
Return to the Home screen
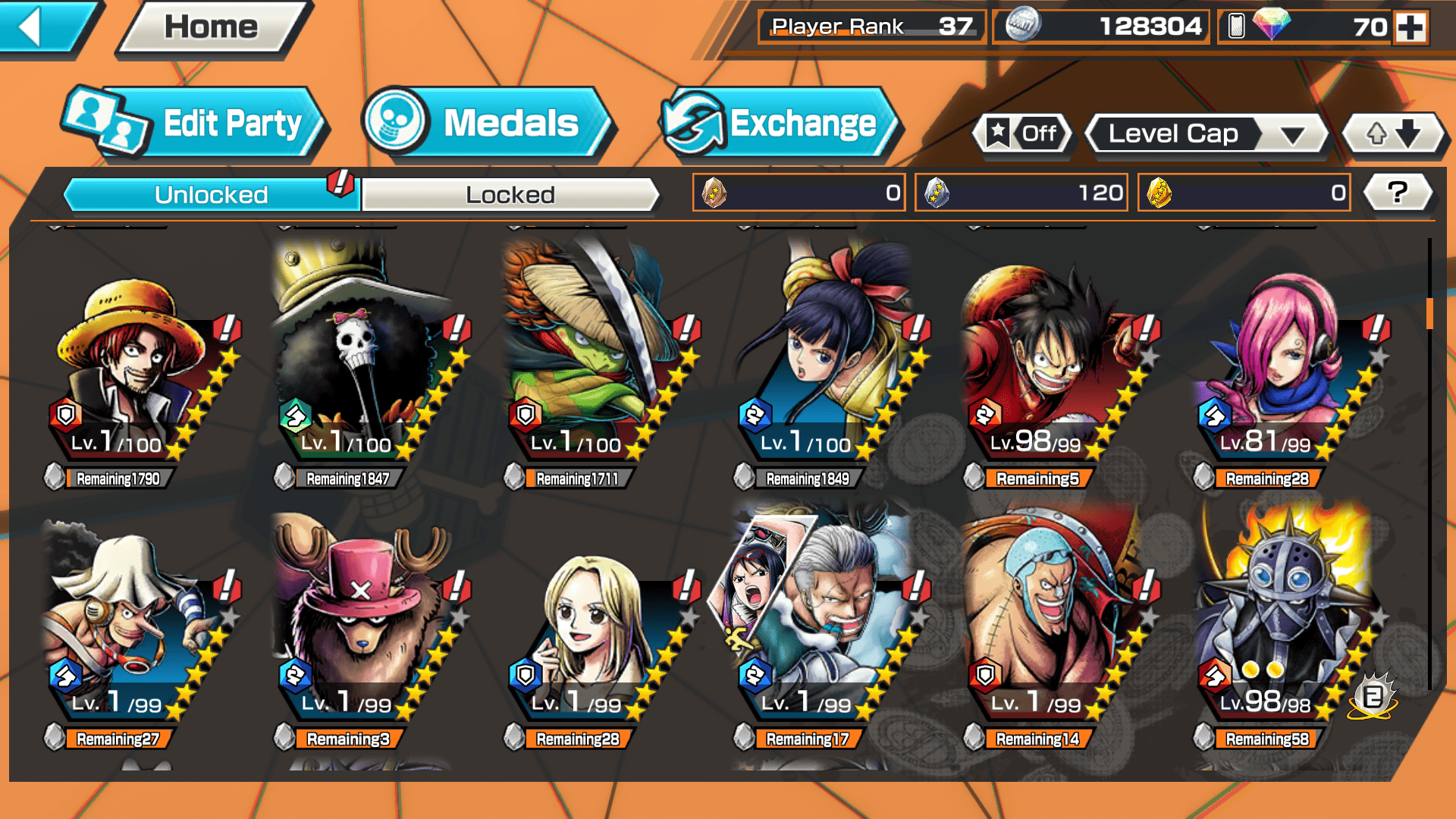coord(212,28)
